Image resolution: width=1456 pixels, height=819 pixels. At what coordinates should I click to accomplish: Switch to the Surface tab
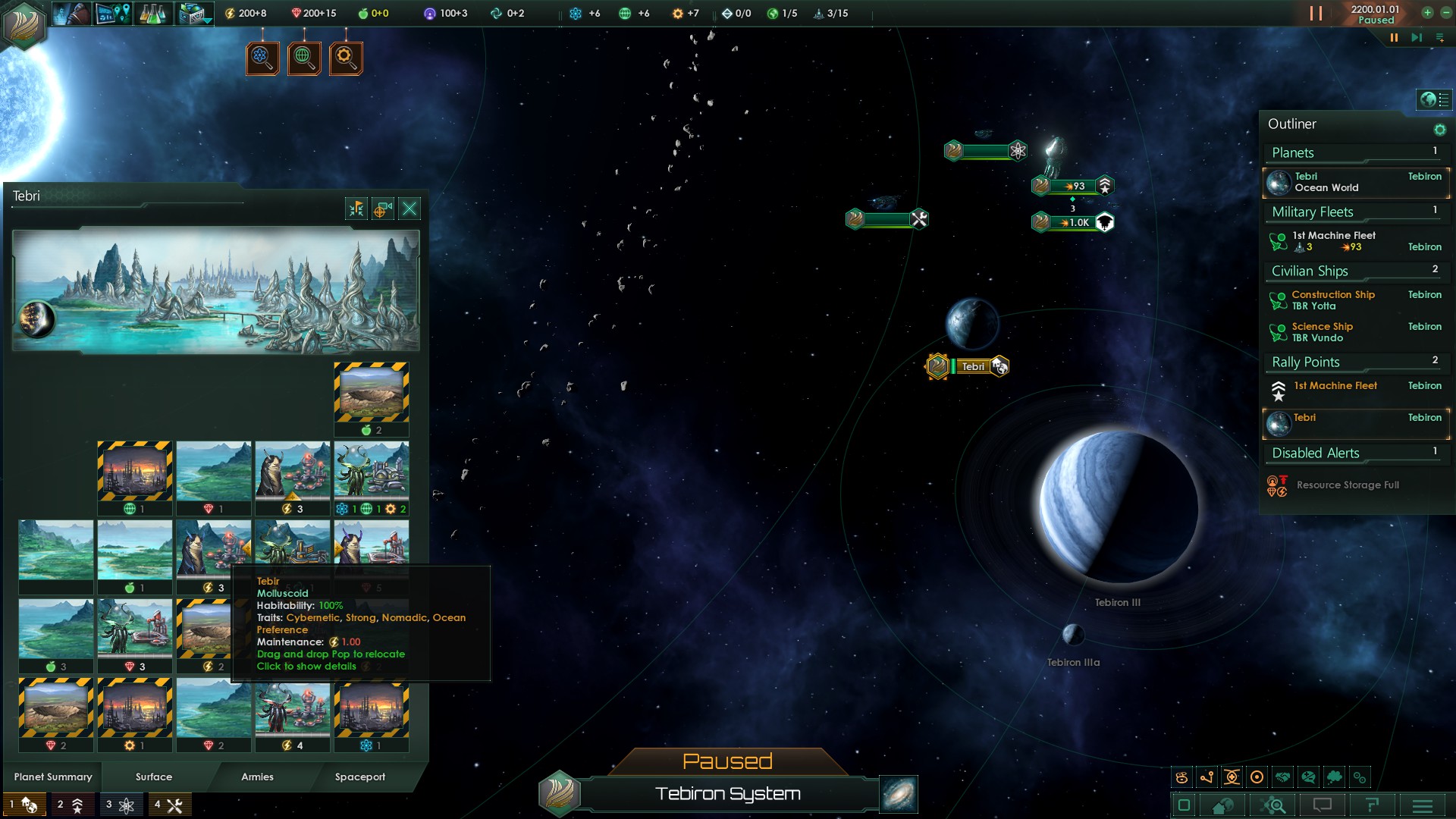(154, 777)
